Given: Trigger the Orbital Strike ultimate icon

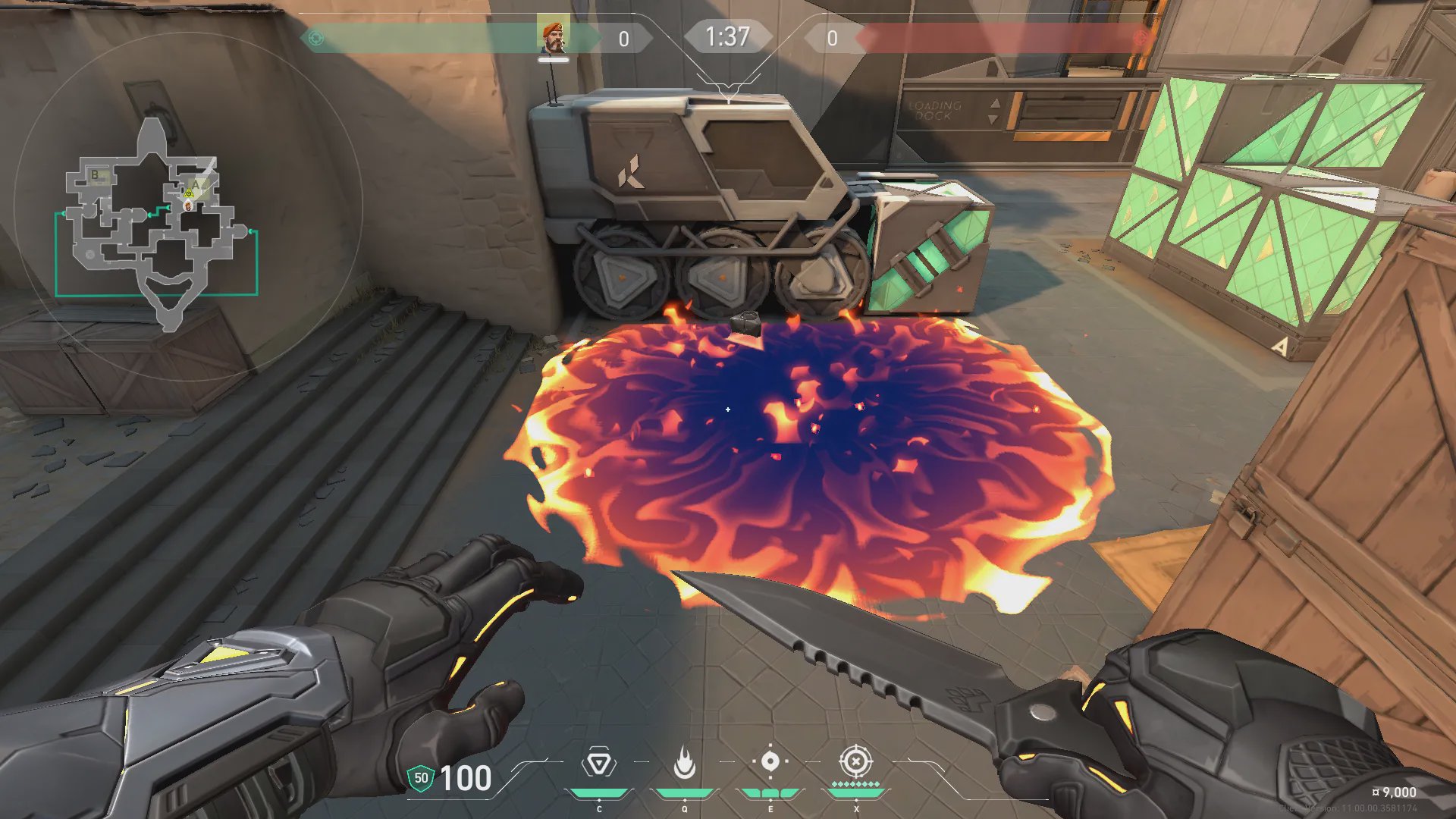Looking at the screenshot, I should coord(855,761).
